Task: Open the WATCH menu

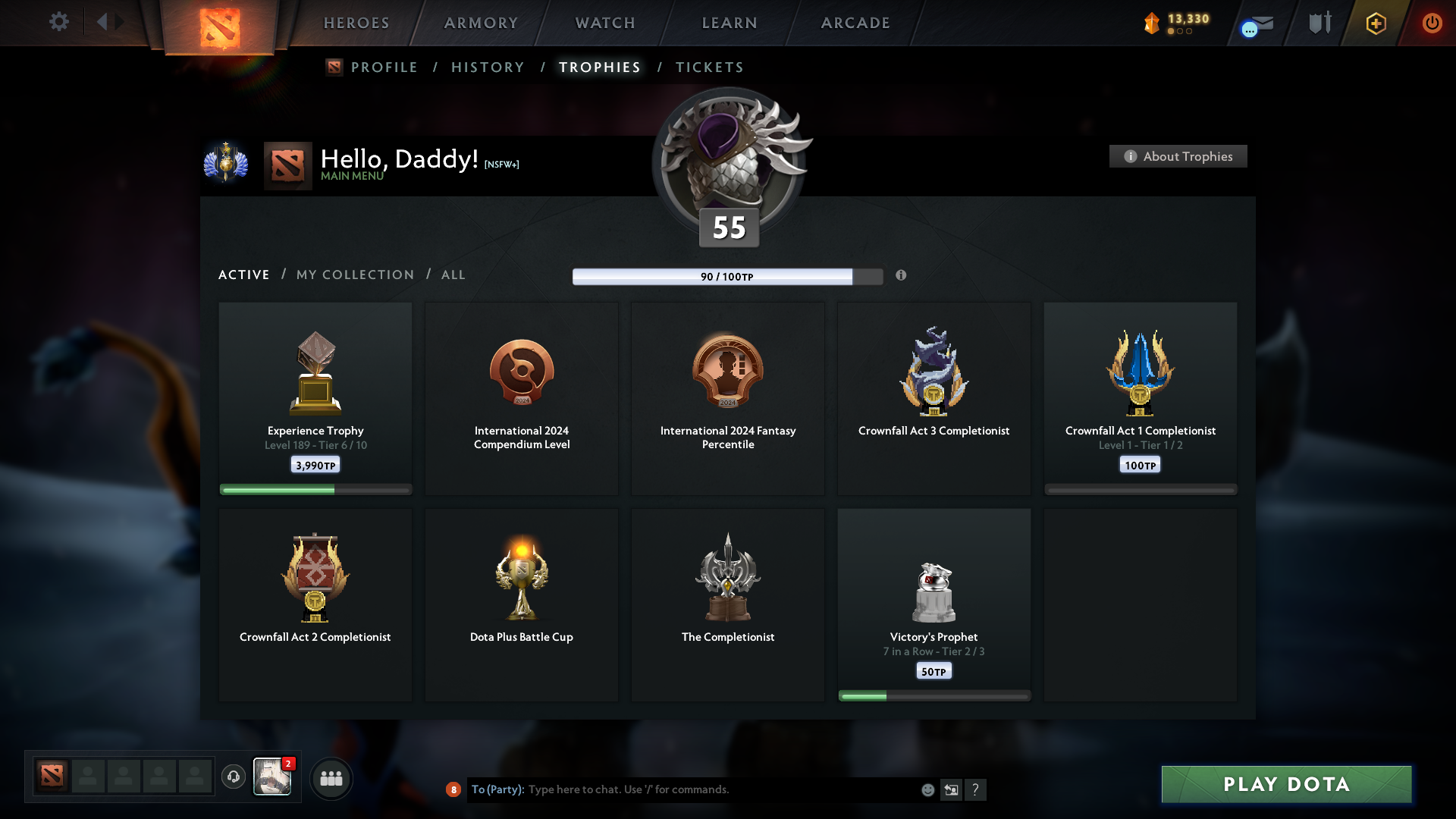Action: coord(604,23)
